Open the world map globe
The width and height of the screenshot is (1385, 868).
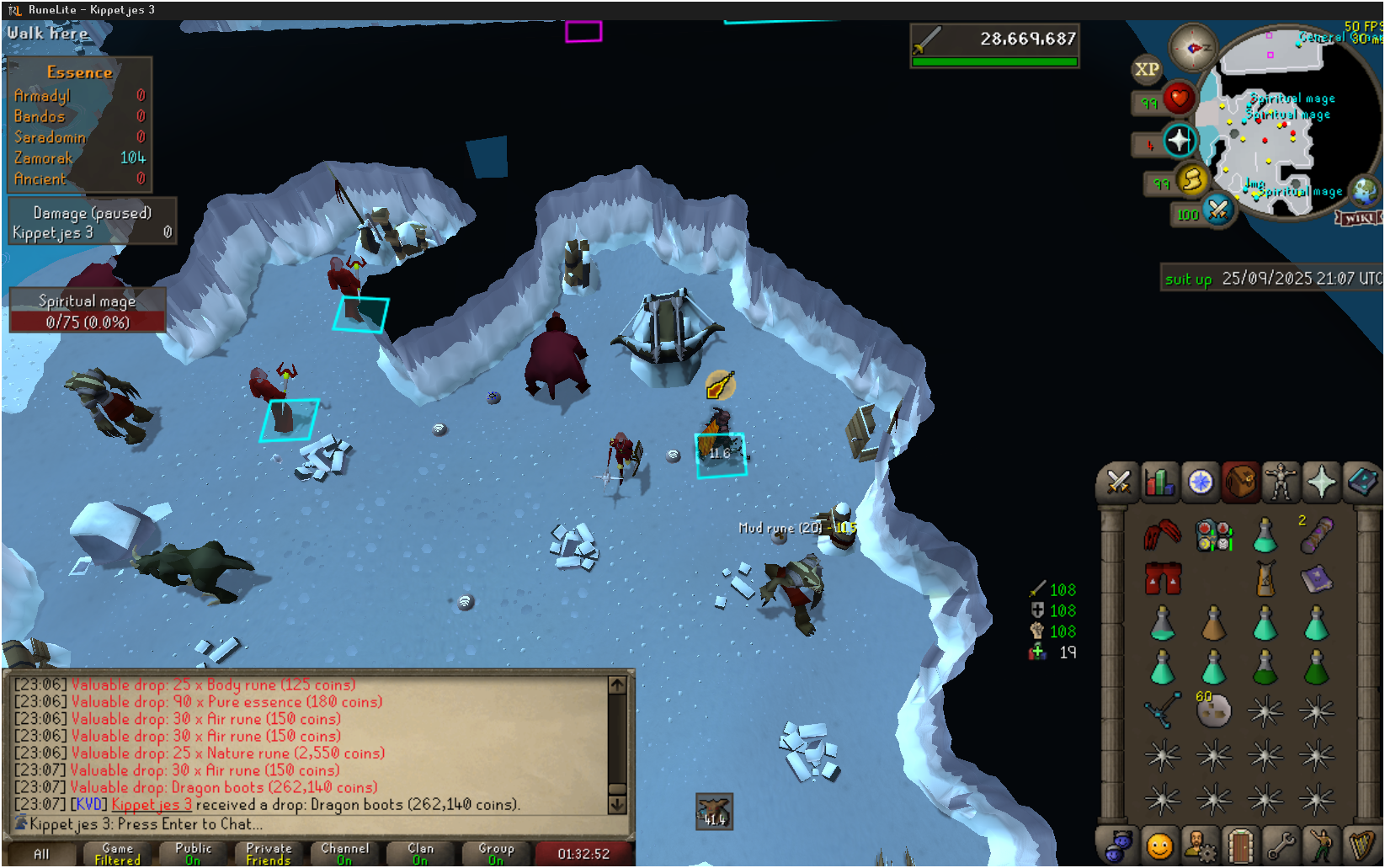click(1365, 191)
